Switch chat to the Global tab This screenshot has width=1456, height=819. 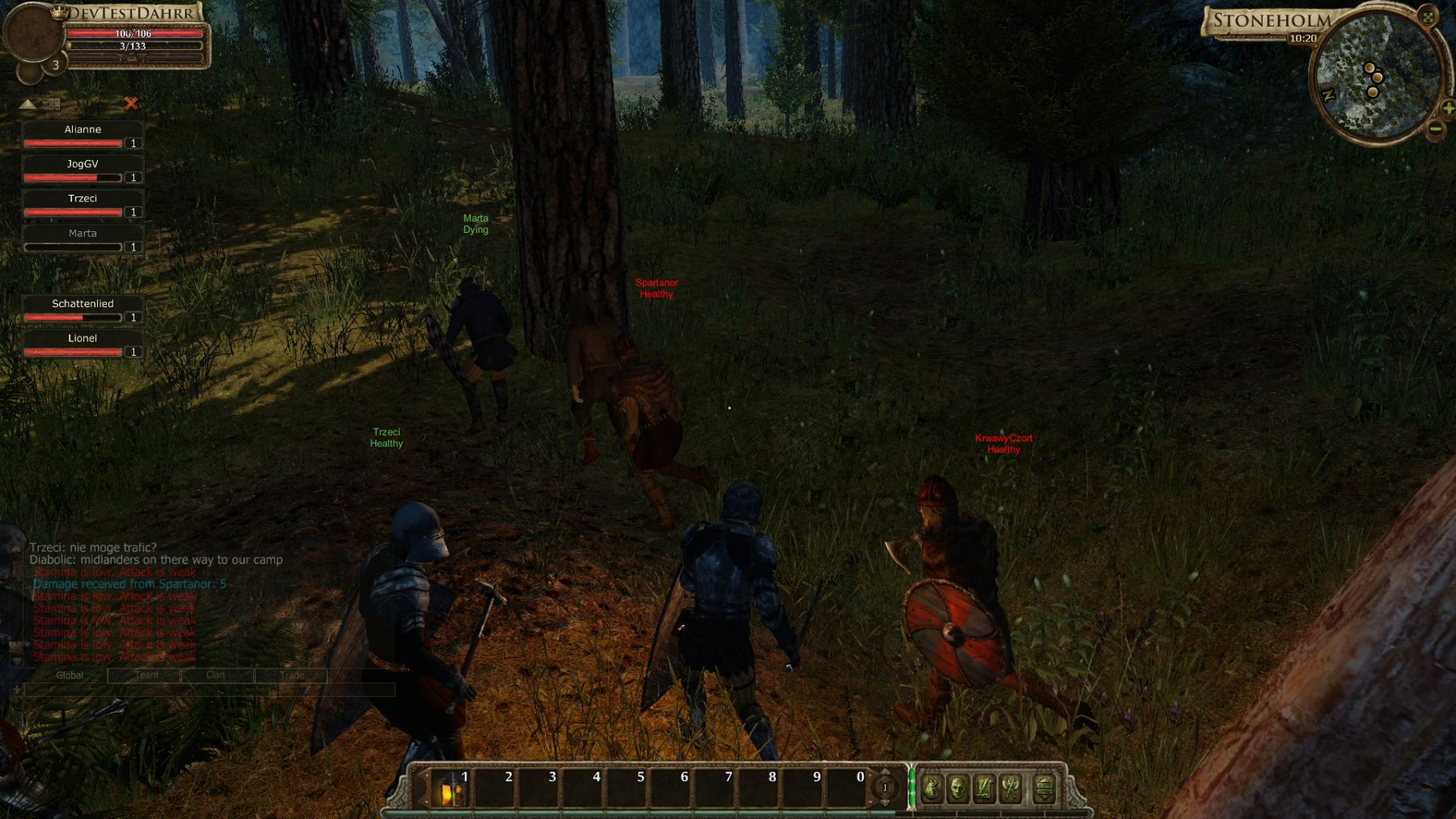(x=70, y=675)
